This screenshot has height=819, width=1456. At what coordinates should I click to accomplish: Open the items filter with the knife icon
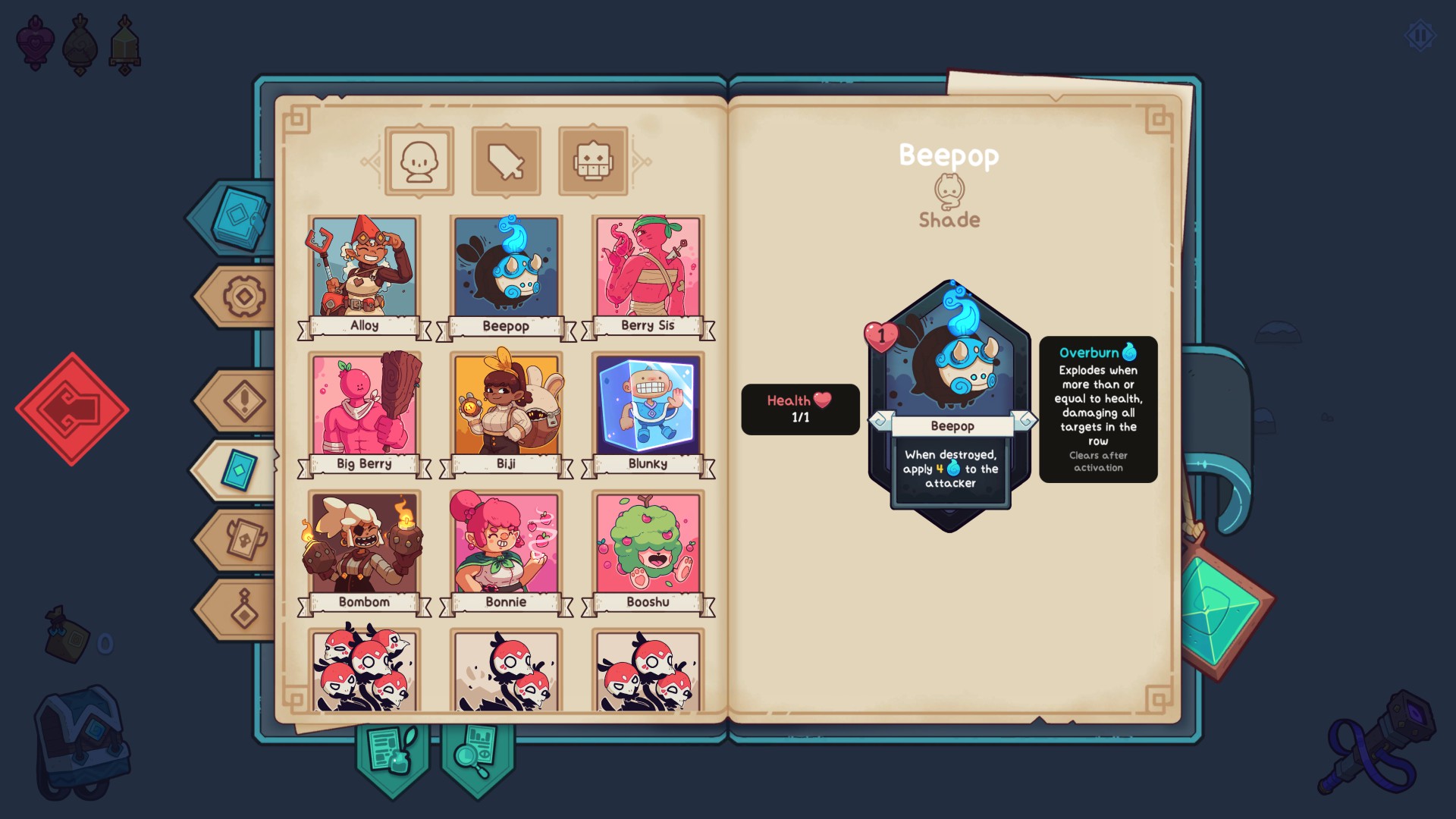pyautogui.click(x=506, y=159)
